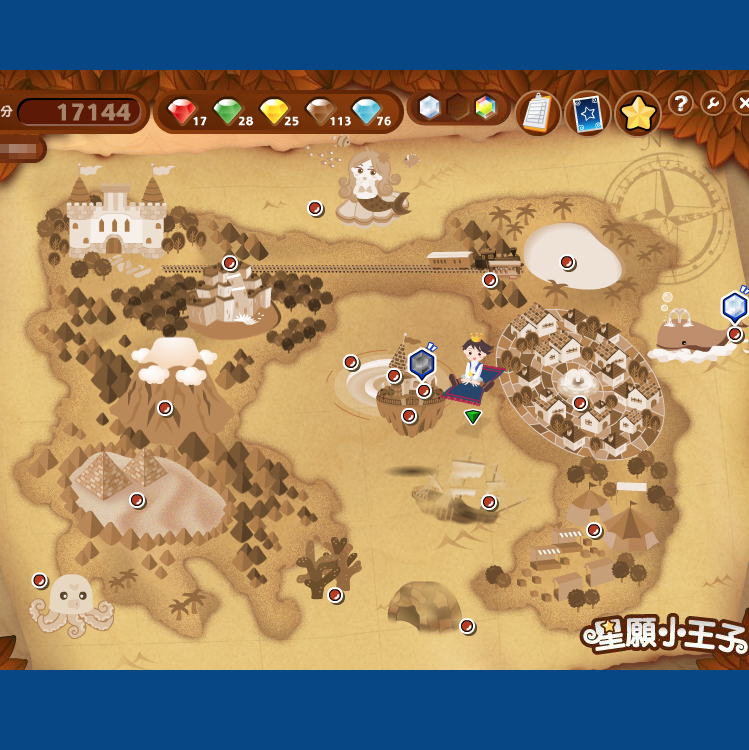The height and width of the screenshot is (750, 749).
Task: Choose the mermaid location marker
Action: (315, 208)
